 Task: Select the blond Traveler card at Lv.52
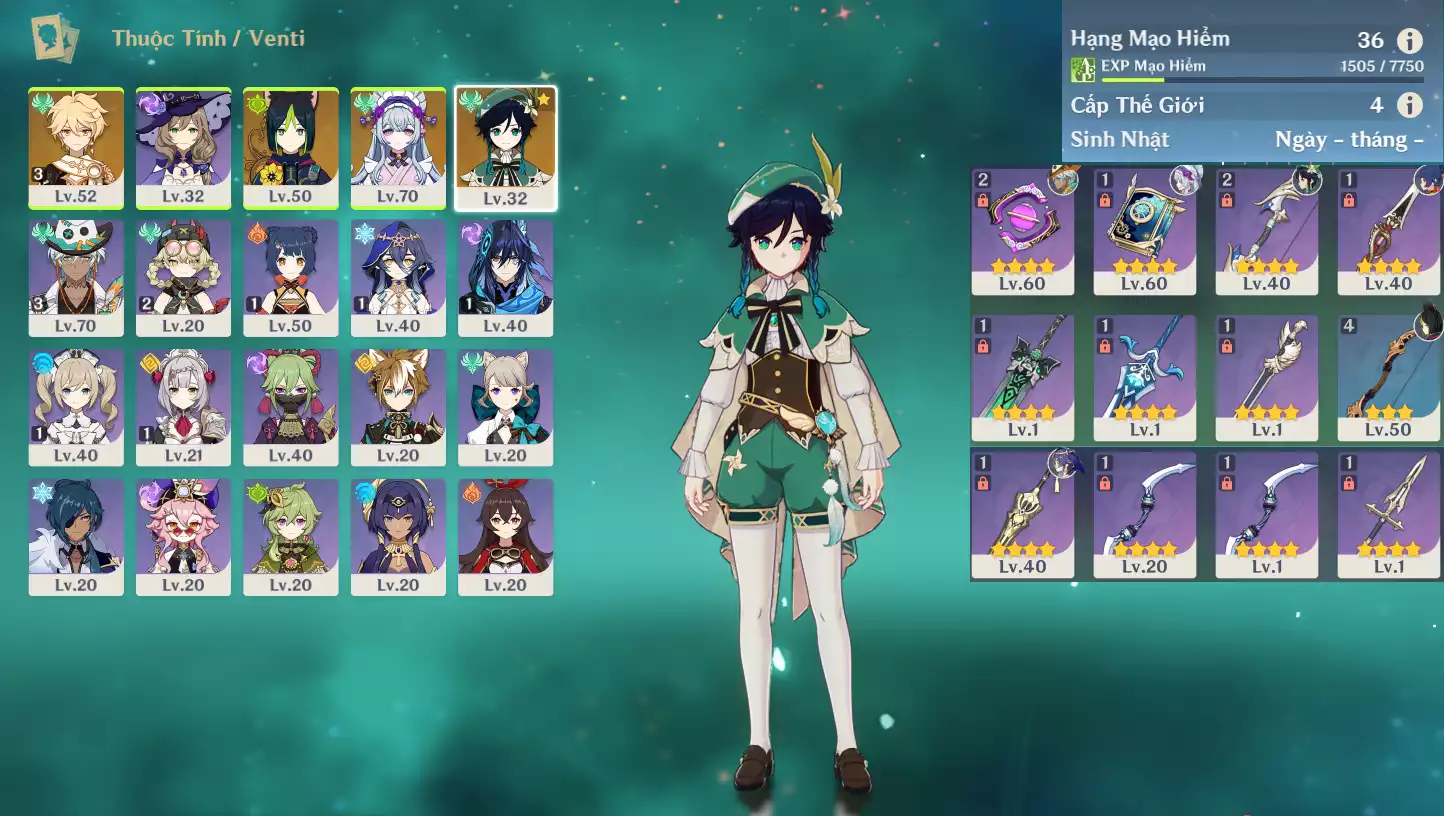click(x=76, y=147)
